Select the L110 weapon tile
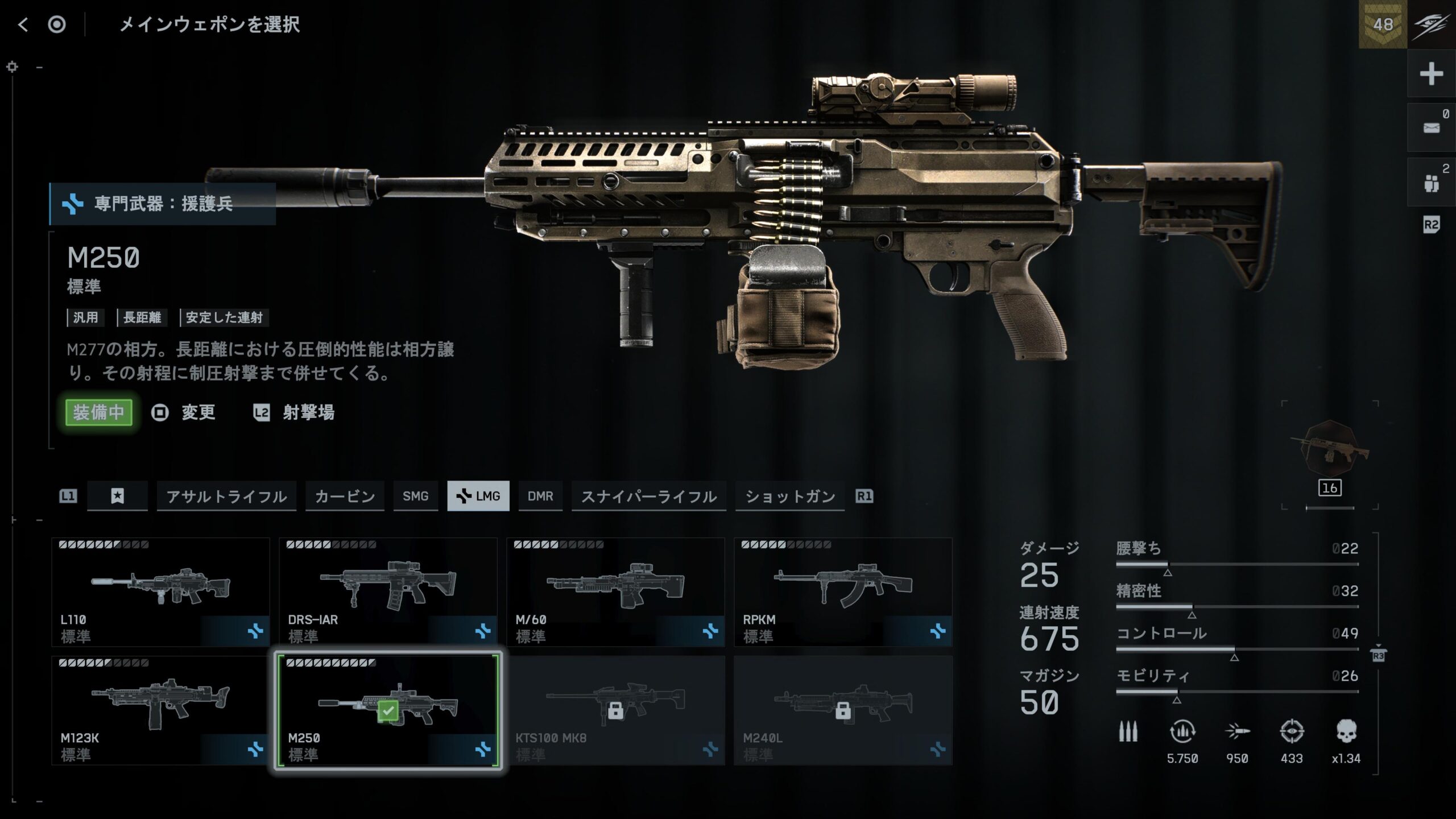Viewport: 1456px width, 819px height. (160, 592)
